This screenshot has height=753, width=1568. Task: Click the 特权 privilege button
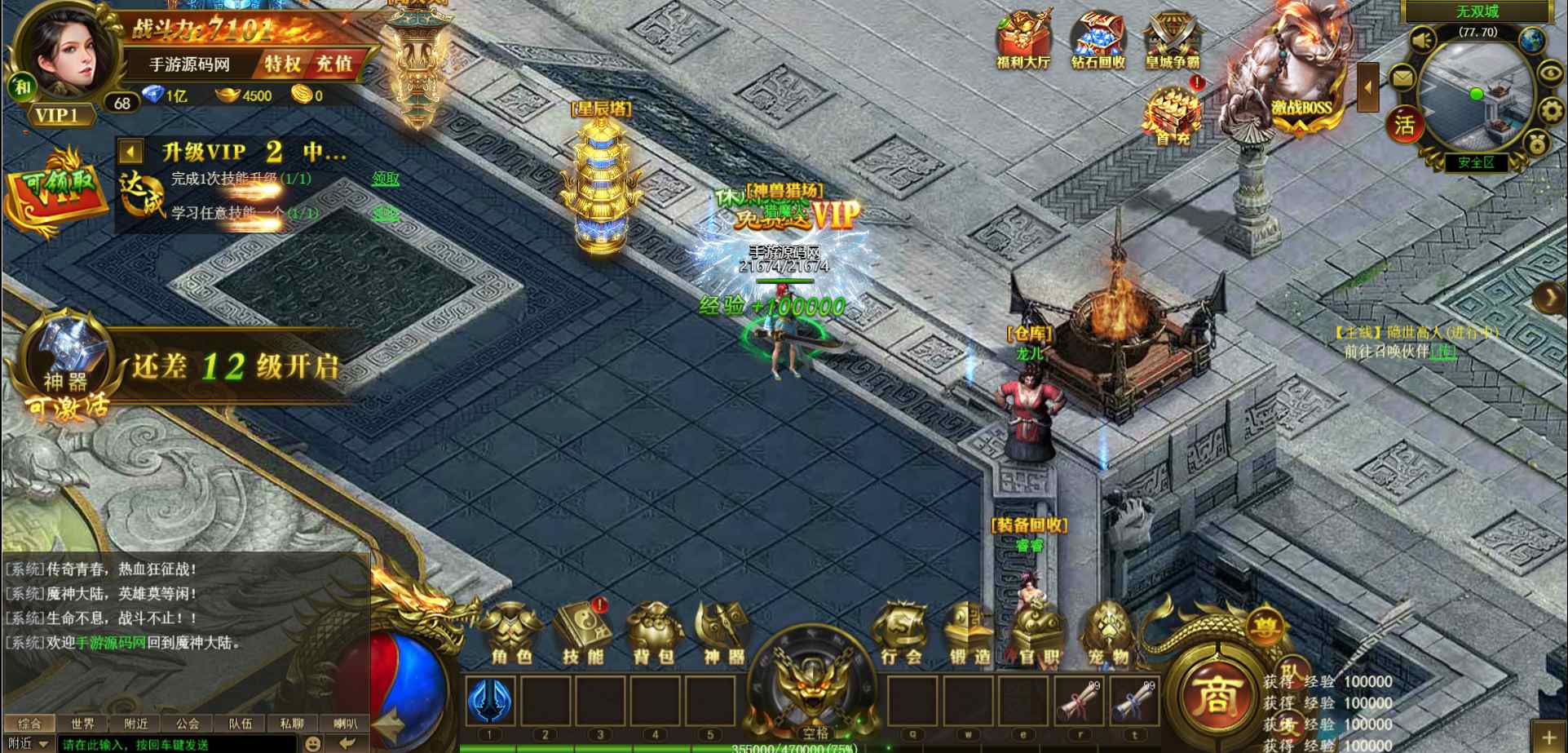pyautogui.click(x=282, y=64)
